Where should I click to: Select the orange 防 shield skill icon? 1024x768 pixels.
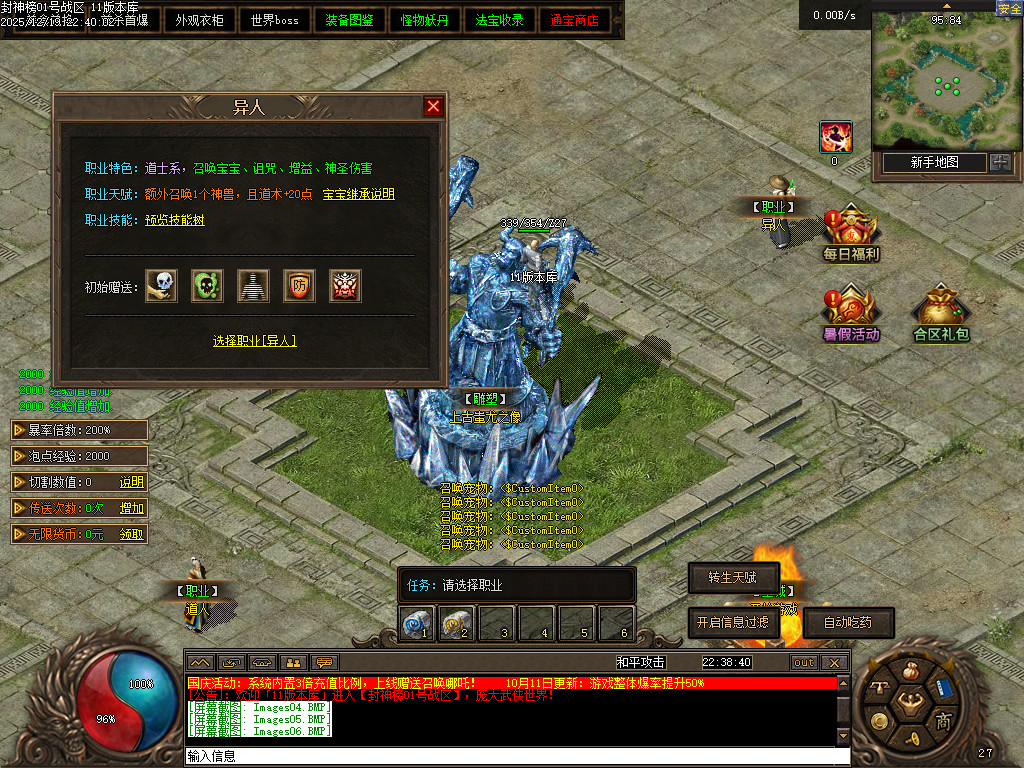click(299, 286)
